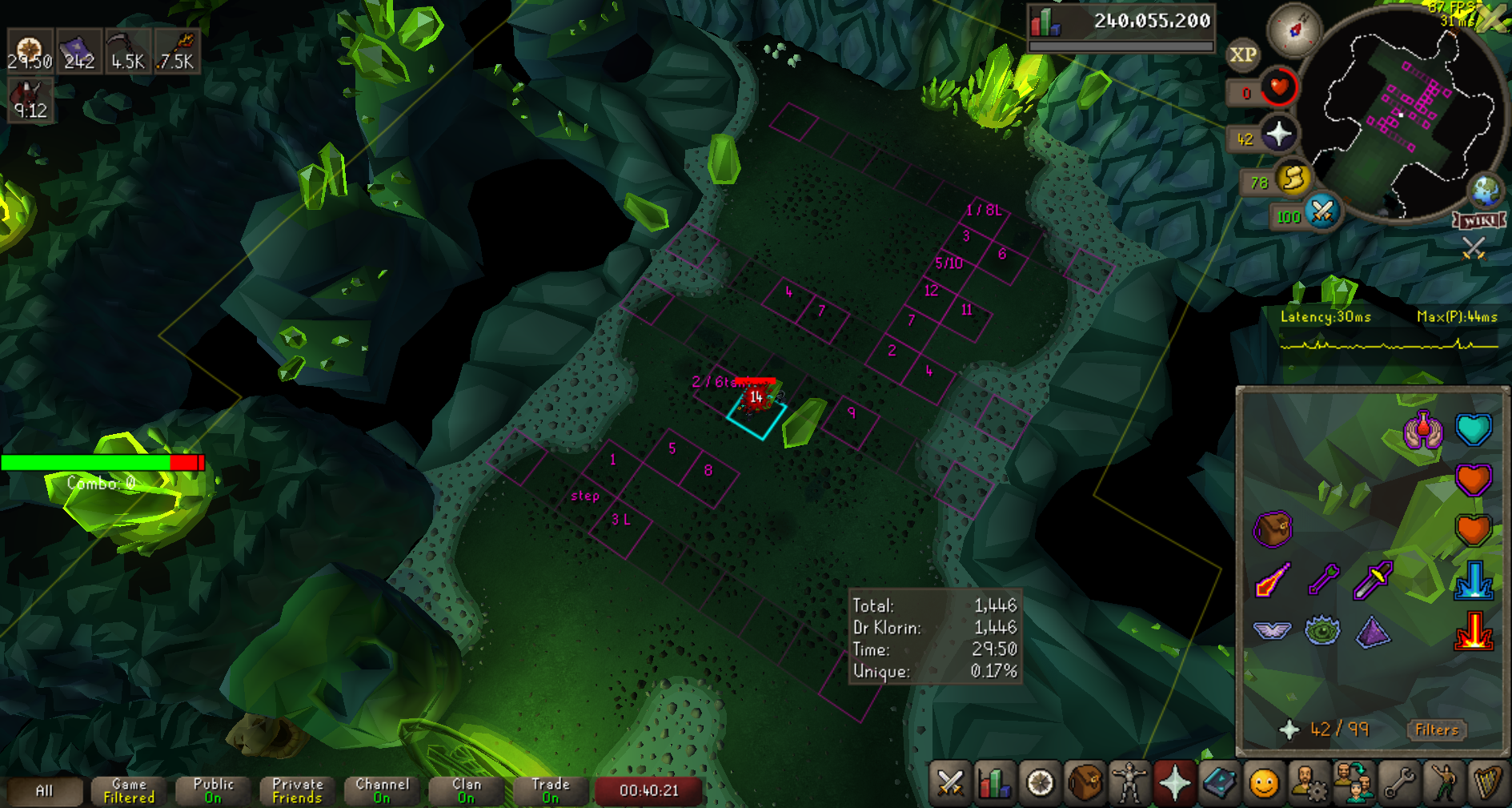The width and height of the screenshot is (1512, 808).
Task: Toggle the green eye prayer icon
Action: 1322,630
